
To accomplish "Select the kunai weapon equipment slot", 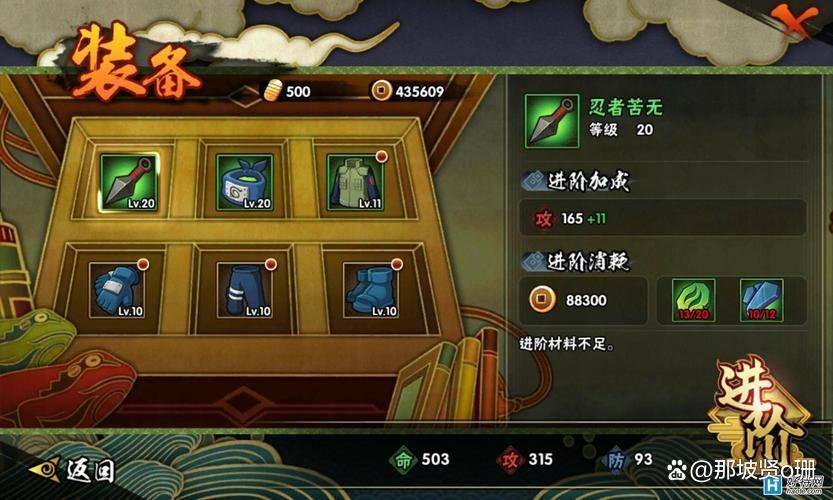I will pos(129,182).
